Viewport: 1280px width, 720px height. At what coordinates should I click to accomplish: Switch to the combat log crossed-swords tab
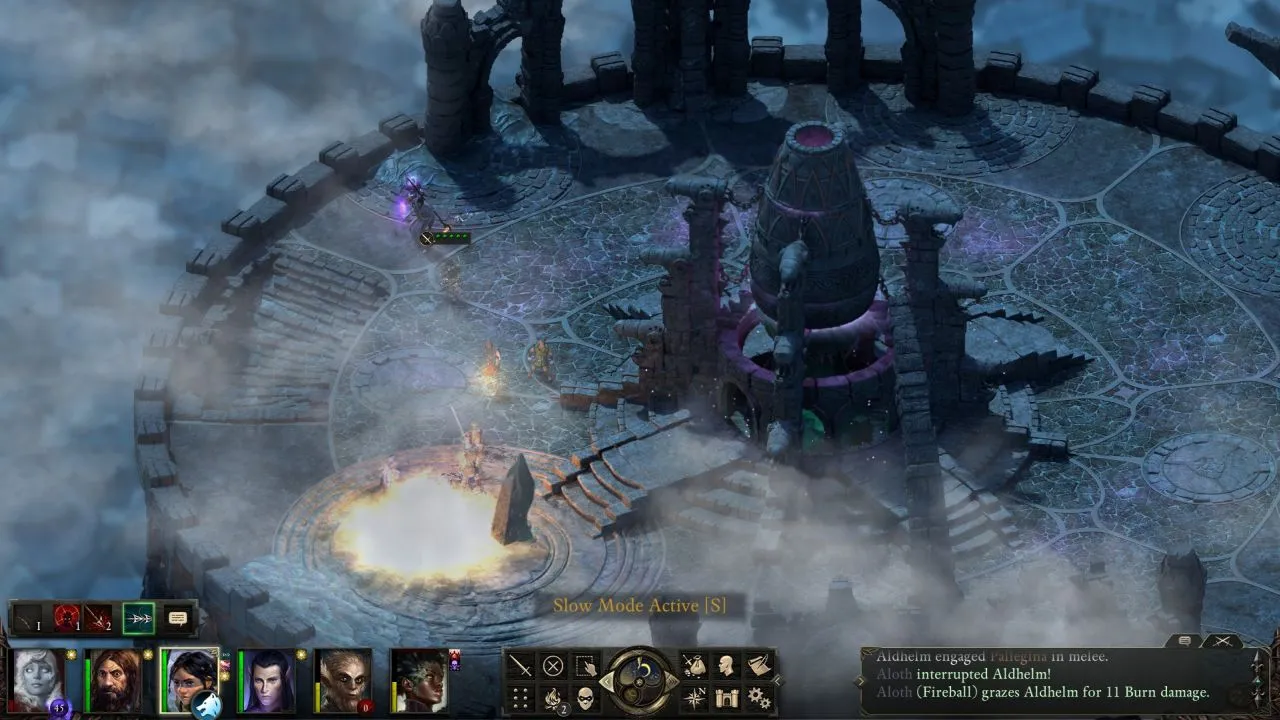[x=1222, y=641]
